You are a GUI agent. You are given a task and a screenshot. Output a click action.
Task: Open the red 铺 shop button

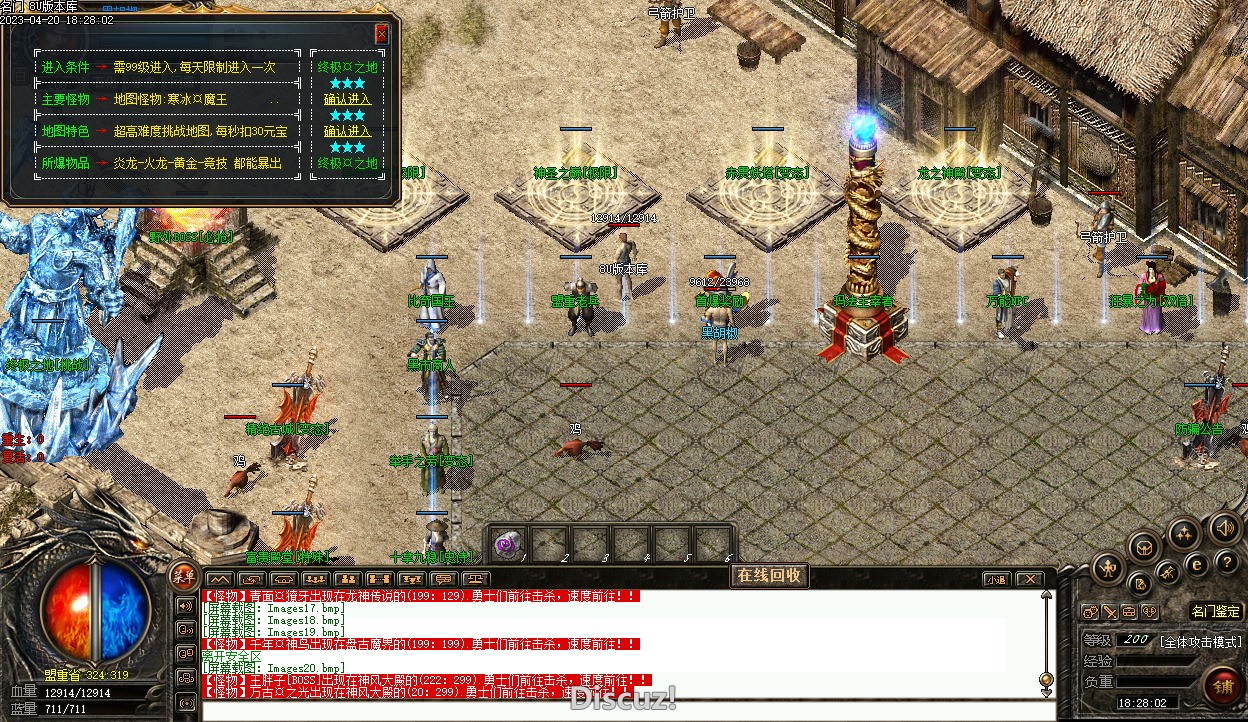tap(1222, 687)
